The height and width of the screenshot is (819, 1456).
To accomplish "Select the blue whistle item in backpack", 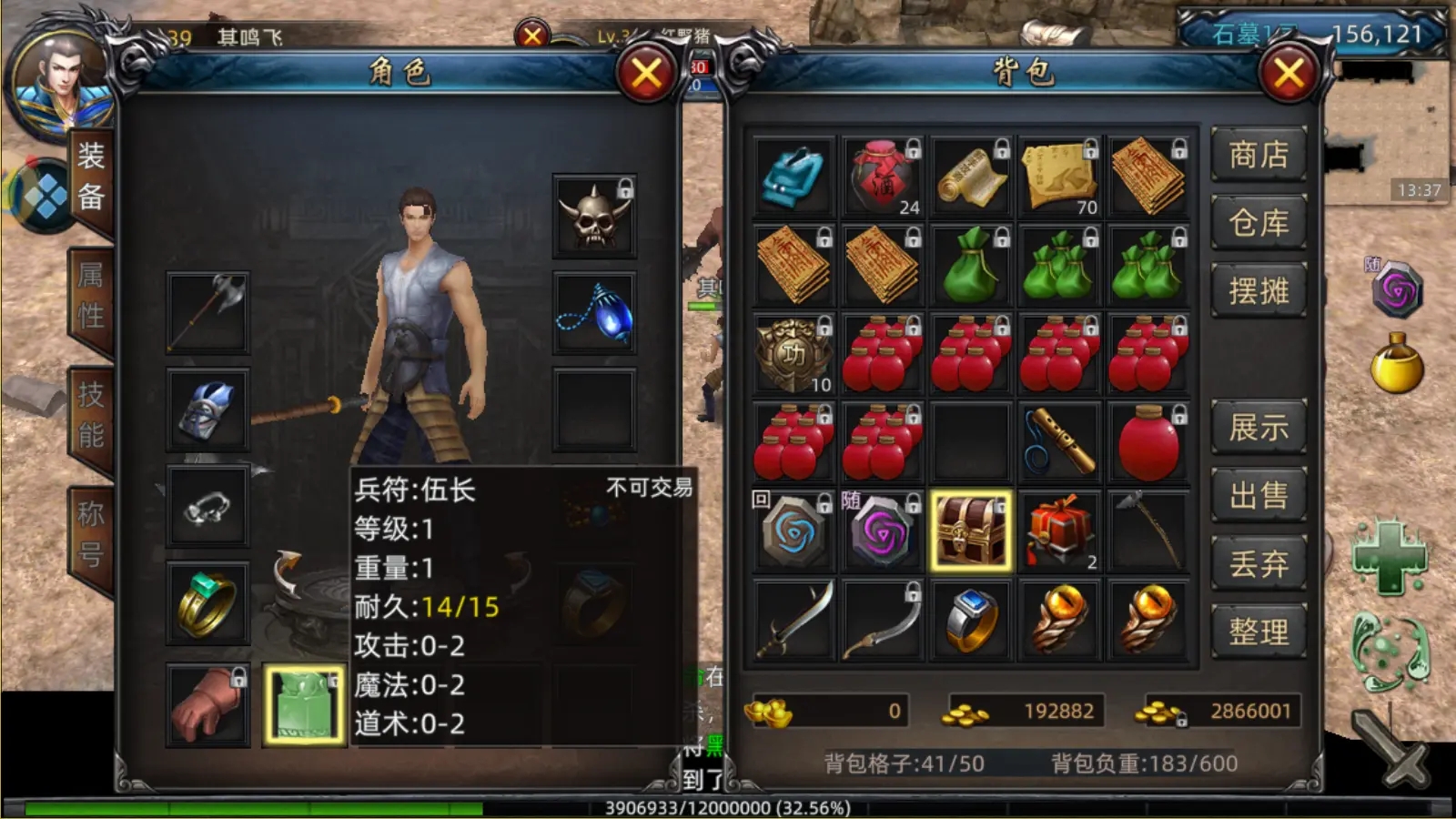I will click(x=1058, y=441).
